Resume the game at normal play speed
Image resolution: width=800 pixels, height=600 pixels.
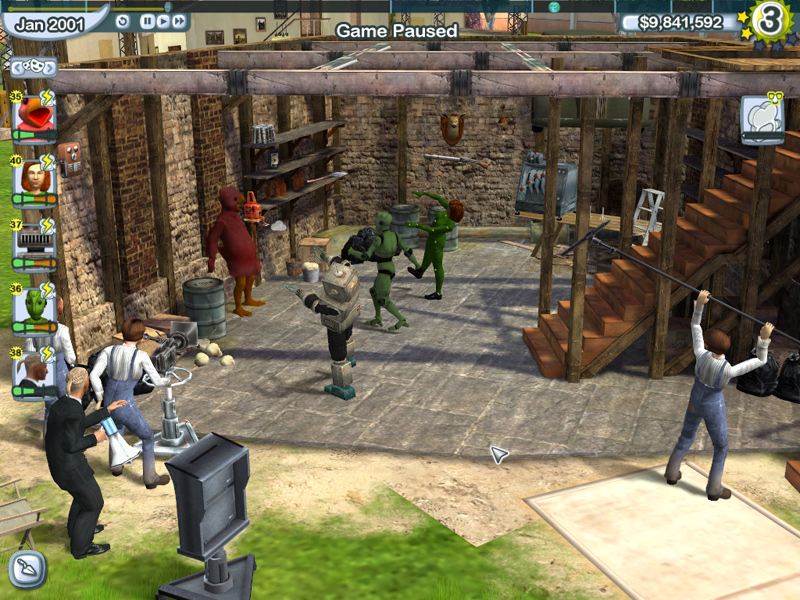click(163, 20)
